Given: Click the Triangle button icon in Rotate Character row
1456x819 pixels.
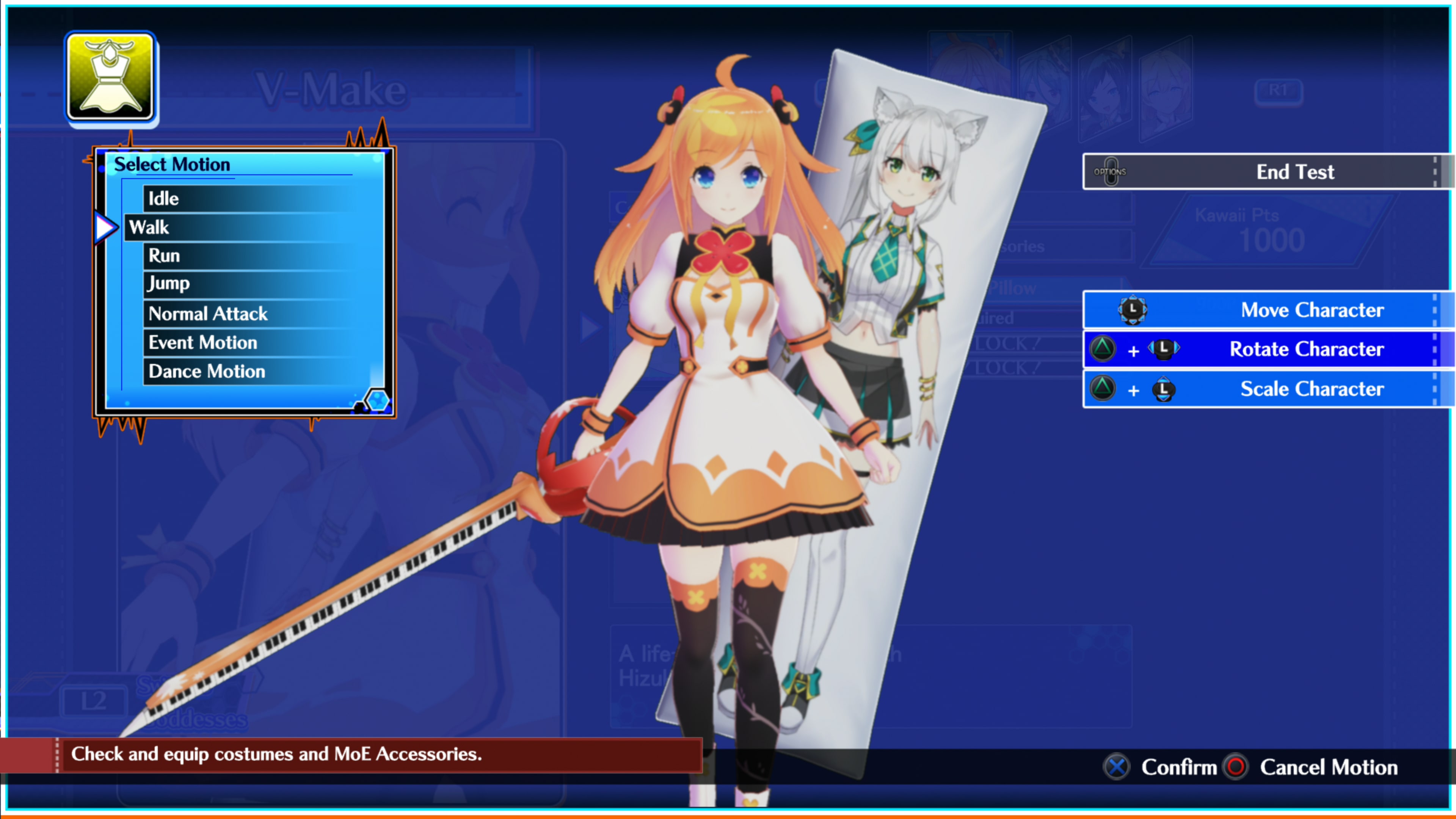Looking at the screenshot, I should coord(1103,349).
